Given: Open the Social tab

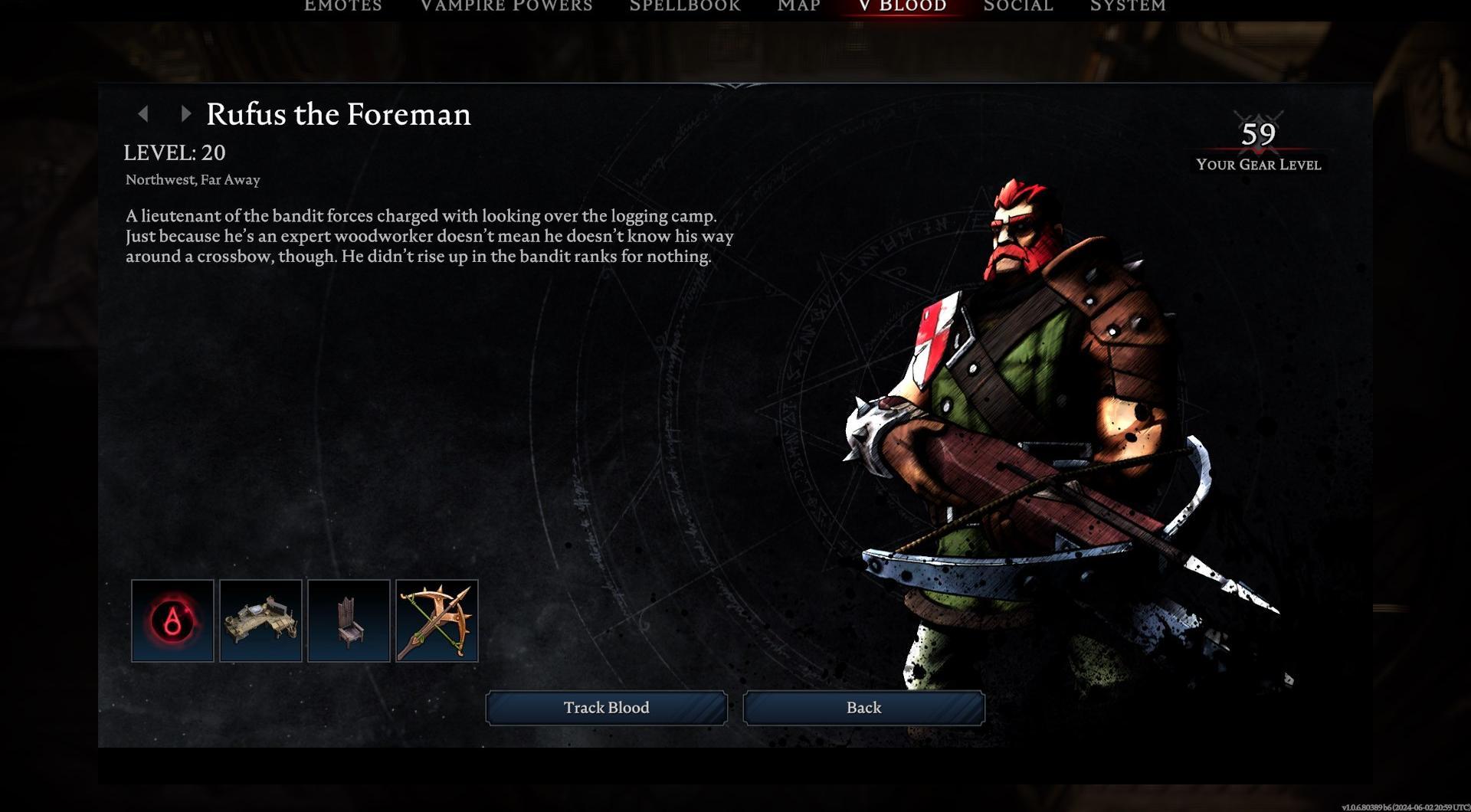Looking at the screenshot, I should pos(1018,6).
